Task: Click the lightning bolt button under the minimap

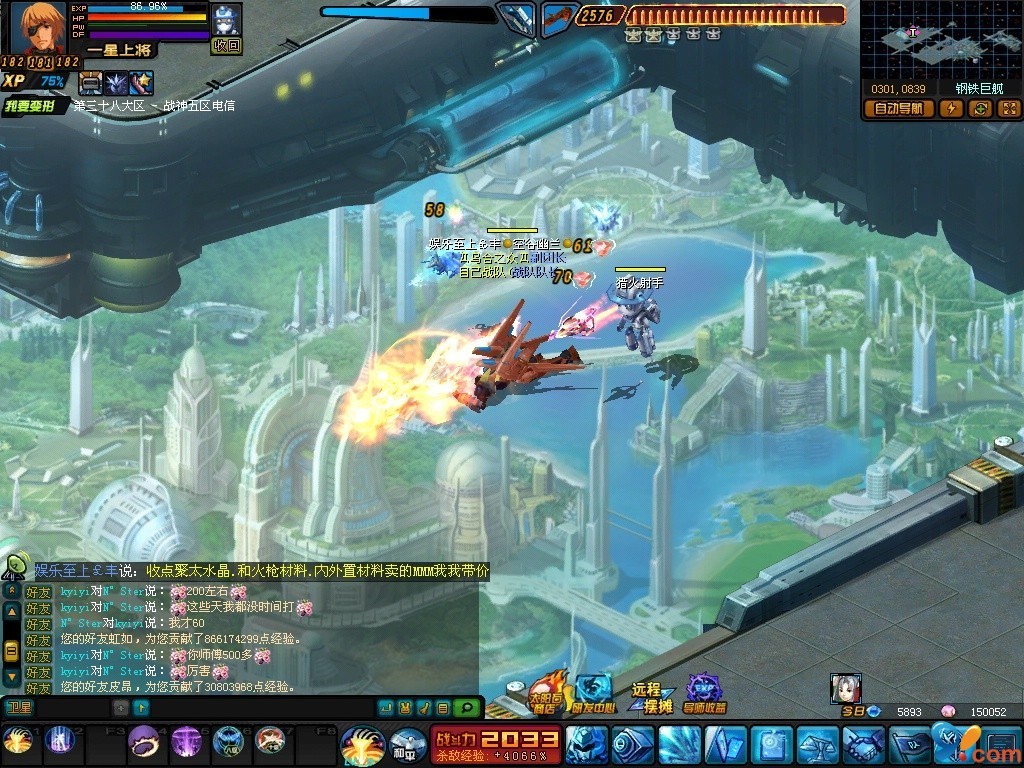Action: (x=952, y=109)
